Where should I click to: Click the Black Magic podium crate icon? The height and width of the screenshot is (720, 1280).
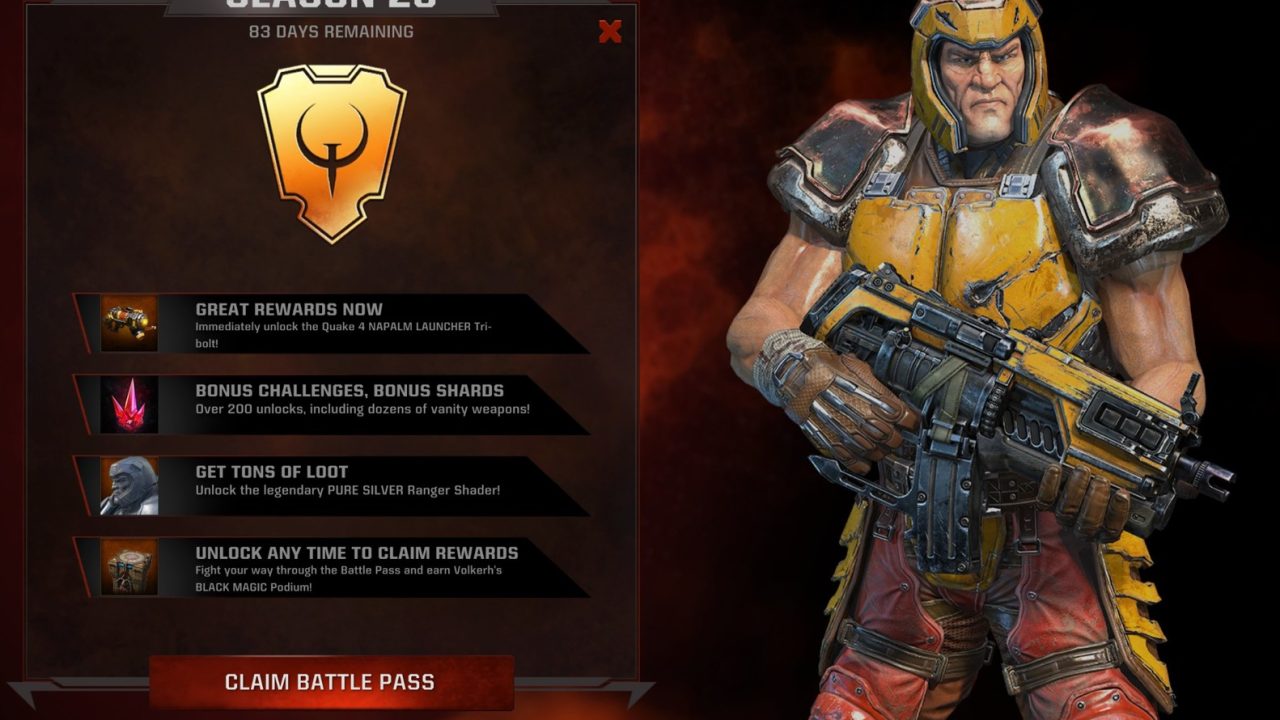(x=129, y=567)
